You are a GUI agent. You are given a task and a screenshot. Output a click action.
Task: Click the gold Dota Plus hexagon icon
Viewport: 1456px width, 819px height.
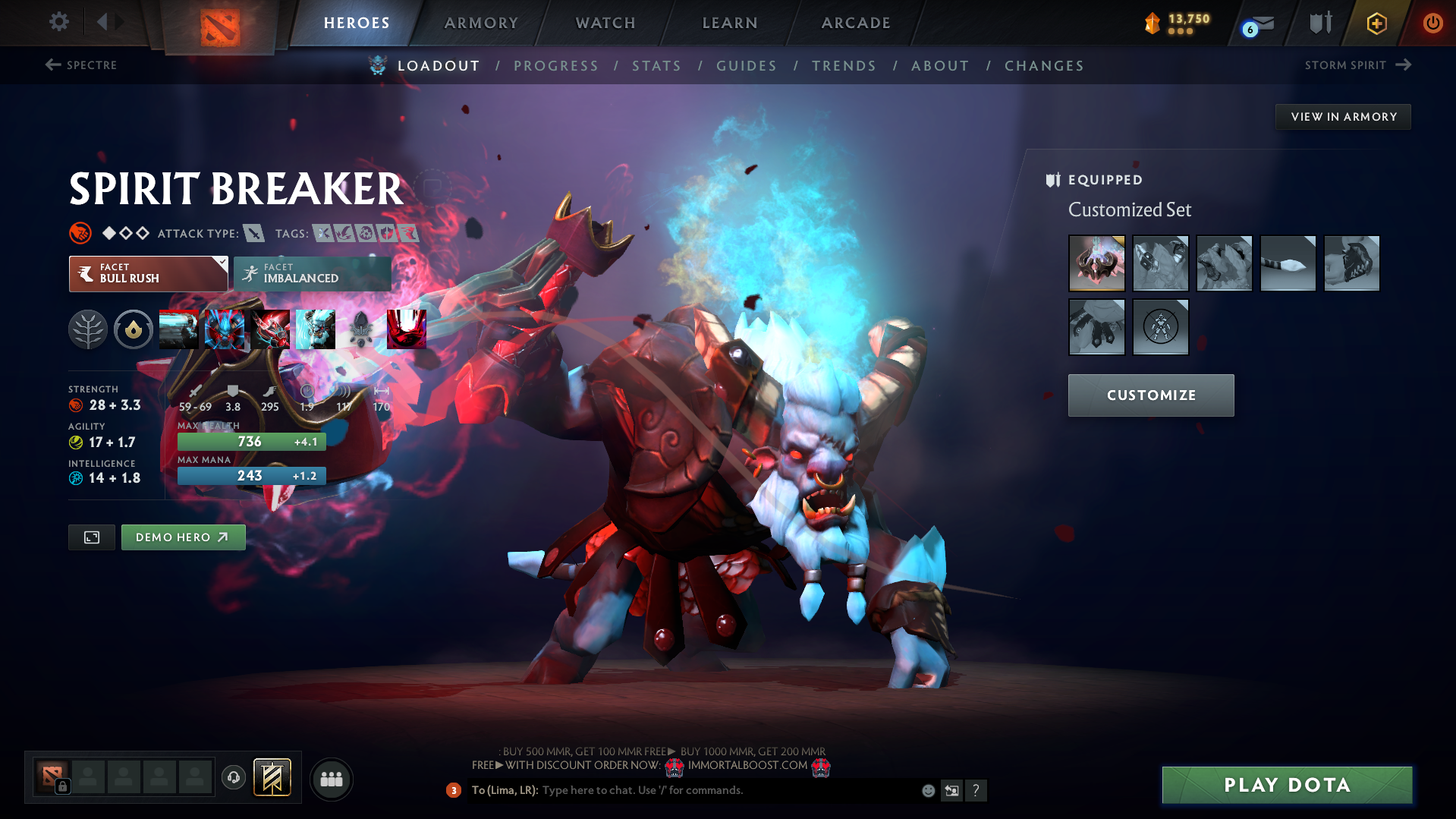[x=1376, y=23]
